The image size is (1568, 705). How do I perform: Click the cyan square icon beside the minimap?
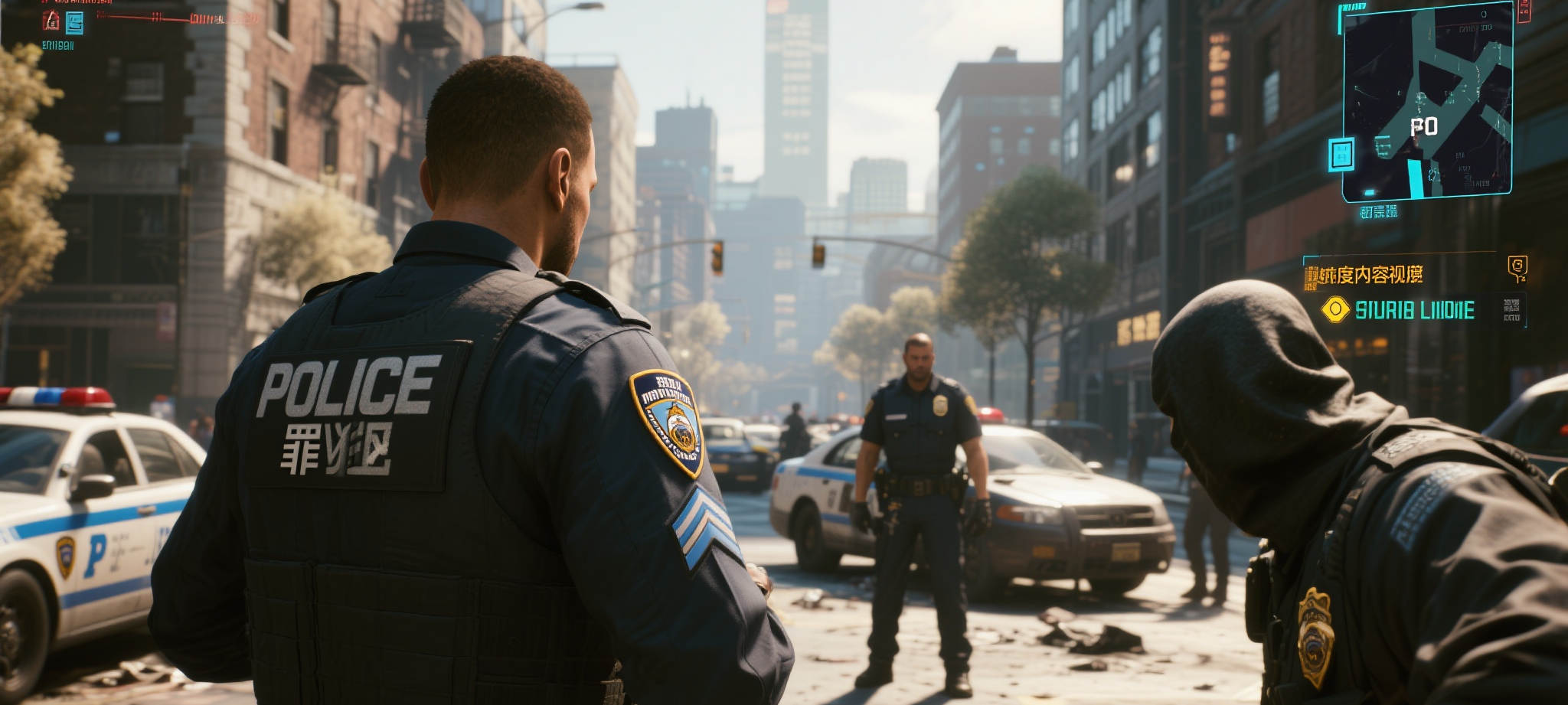(x=1341, y=154)
